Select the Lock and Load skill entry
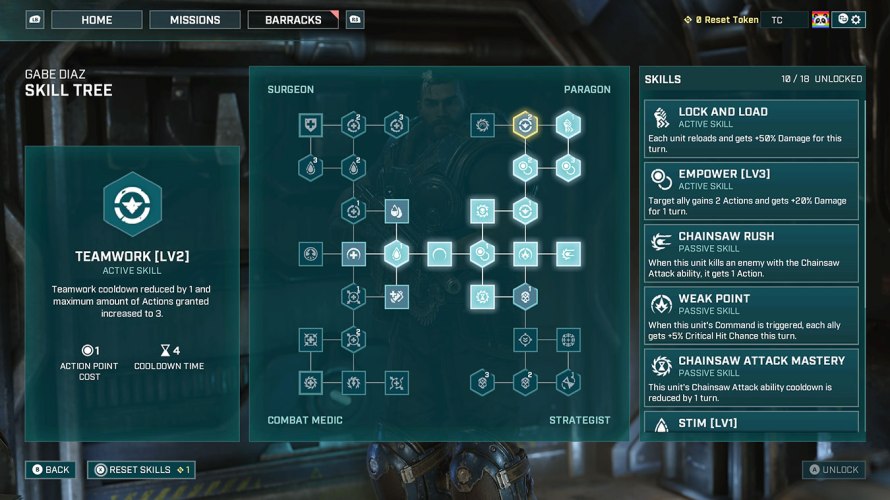This screenshot has width=890, height=500. [751, 128]
